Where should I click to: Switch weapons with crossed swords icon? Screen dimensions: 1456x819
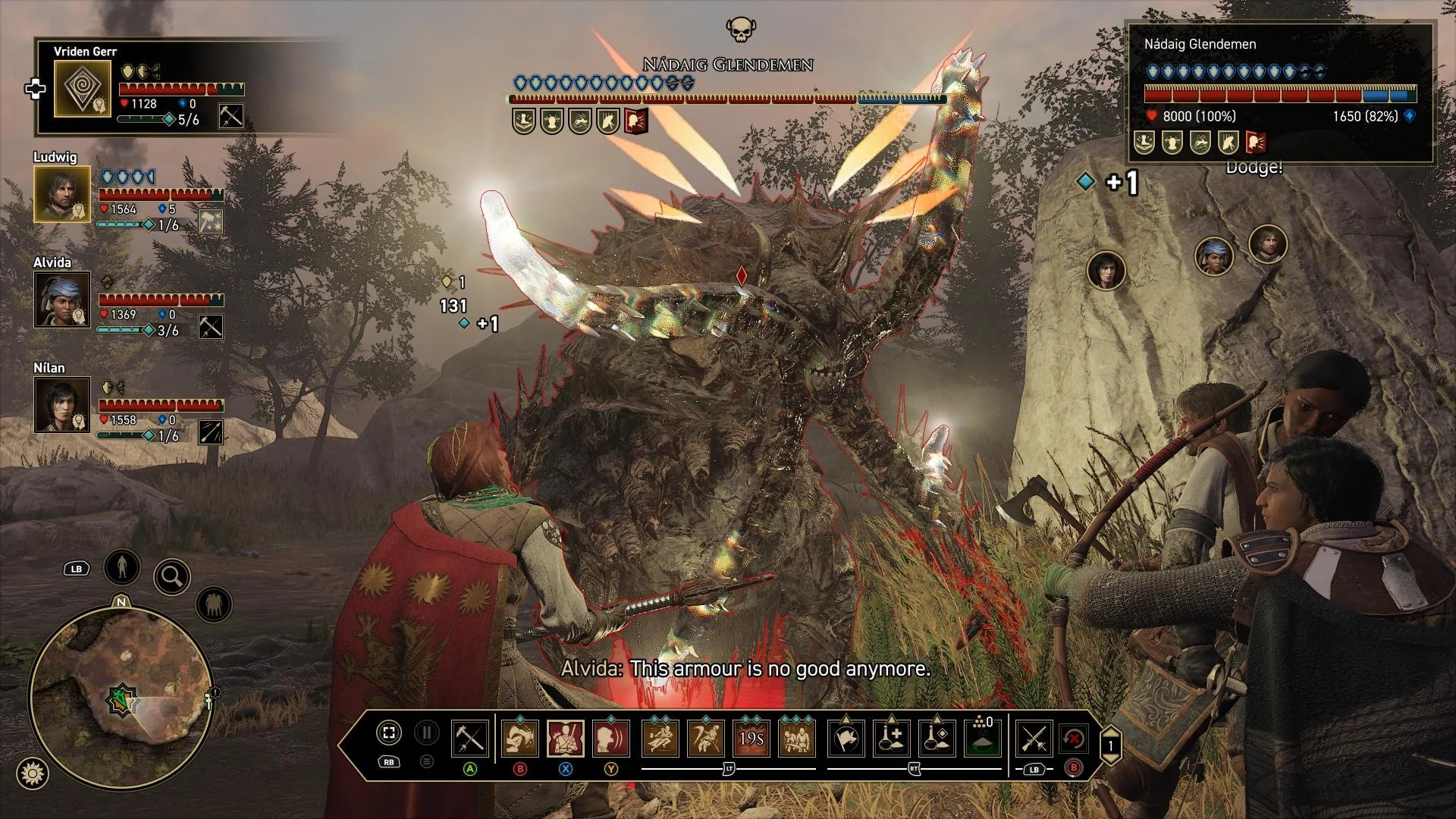[x=1034, y=738]
